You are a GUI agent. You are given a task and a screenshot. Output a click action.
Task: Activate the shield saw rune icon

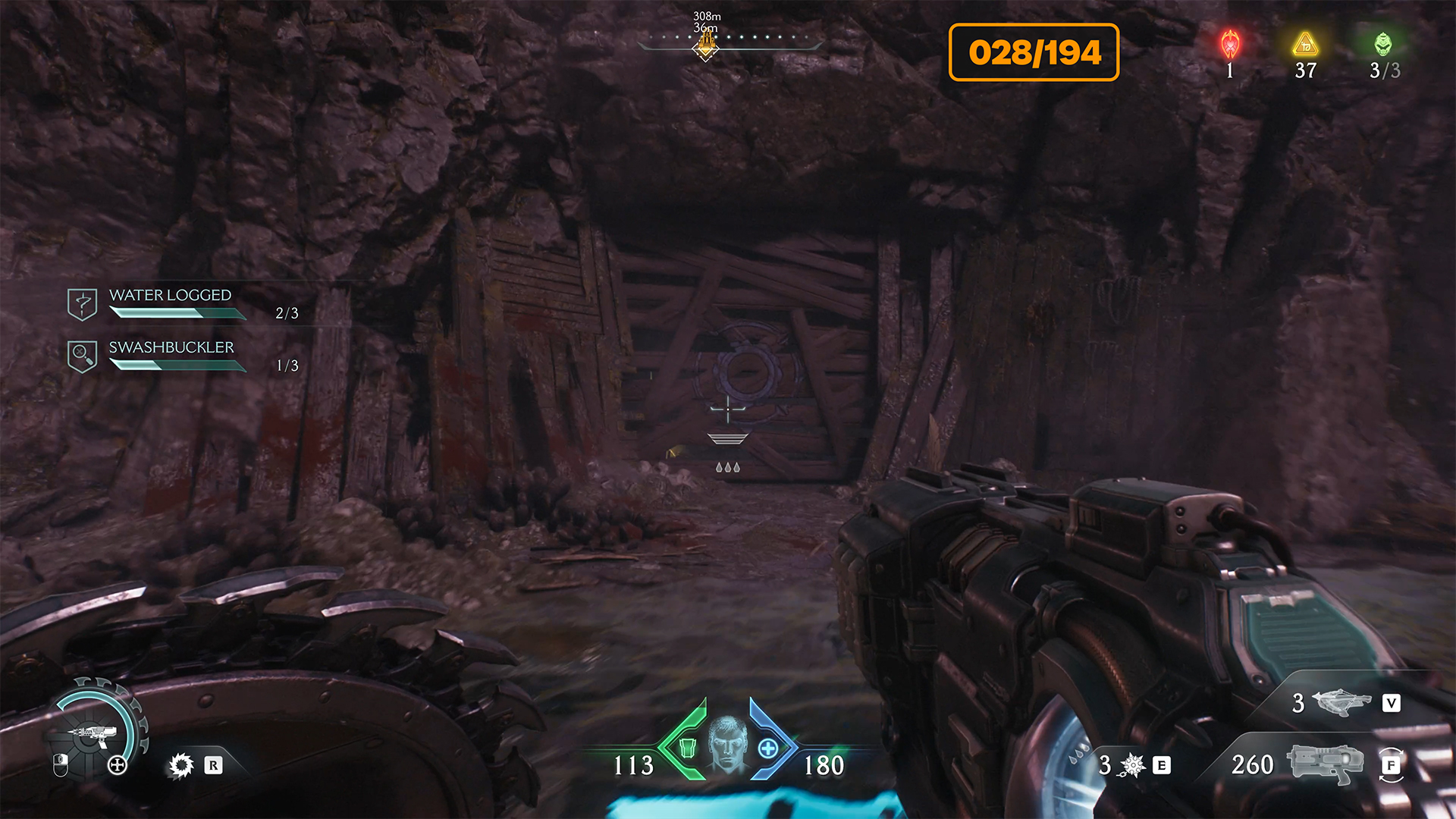(x=181, y=765)
